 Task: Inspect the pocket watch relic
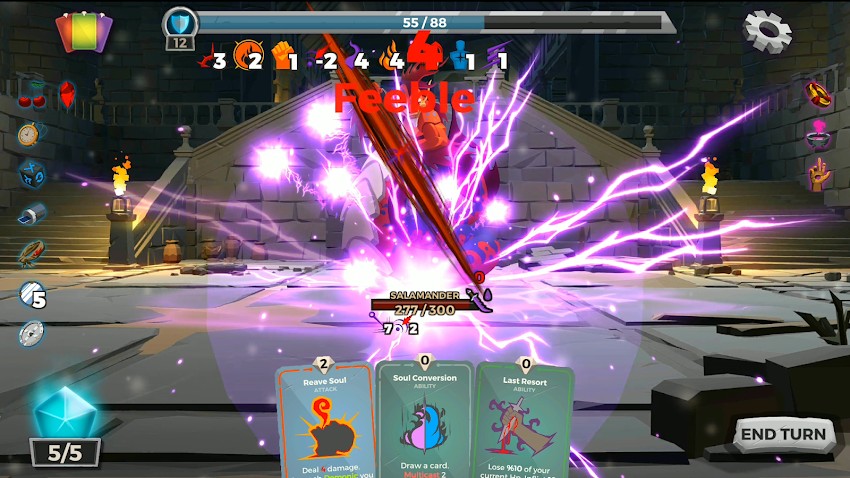coord(29,134)
